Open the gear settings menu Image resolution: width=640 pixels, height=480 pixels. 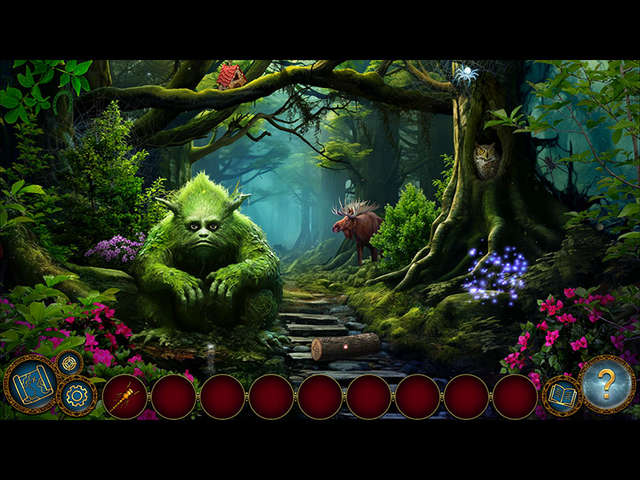(x=76, y=396)
